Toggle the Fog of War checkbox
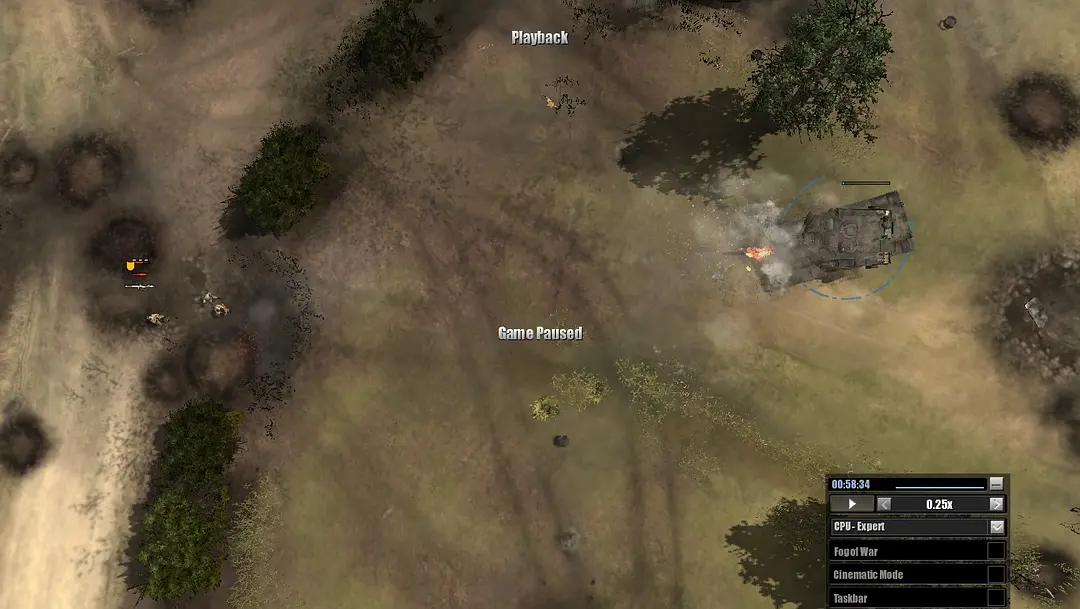This screenshot has width=1080, height=609. pyautogui.click(x=996, y=551)
